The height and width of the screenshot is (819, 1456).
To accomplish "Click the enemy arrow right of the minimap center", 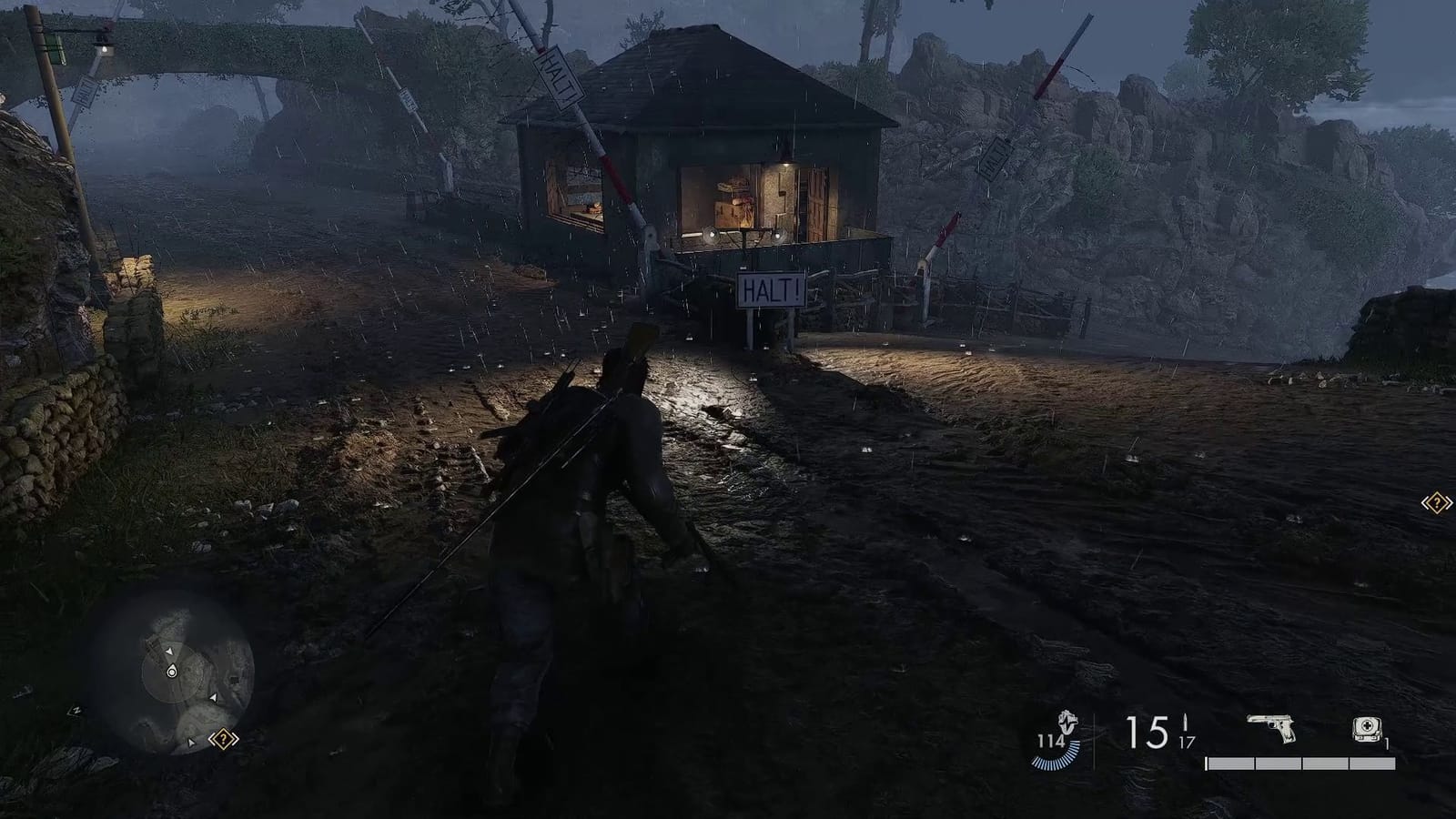I will coord(213,697).
